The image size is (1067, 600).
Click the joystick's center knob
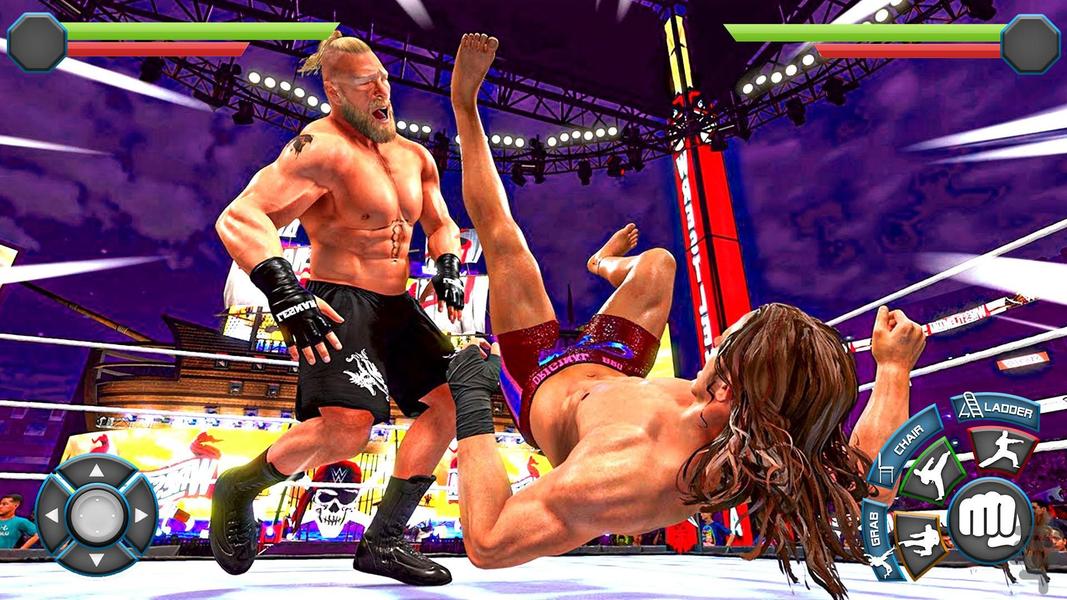tap(97, 516)
